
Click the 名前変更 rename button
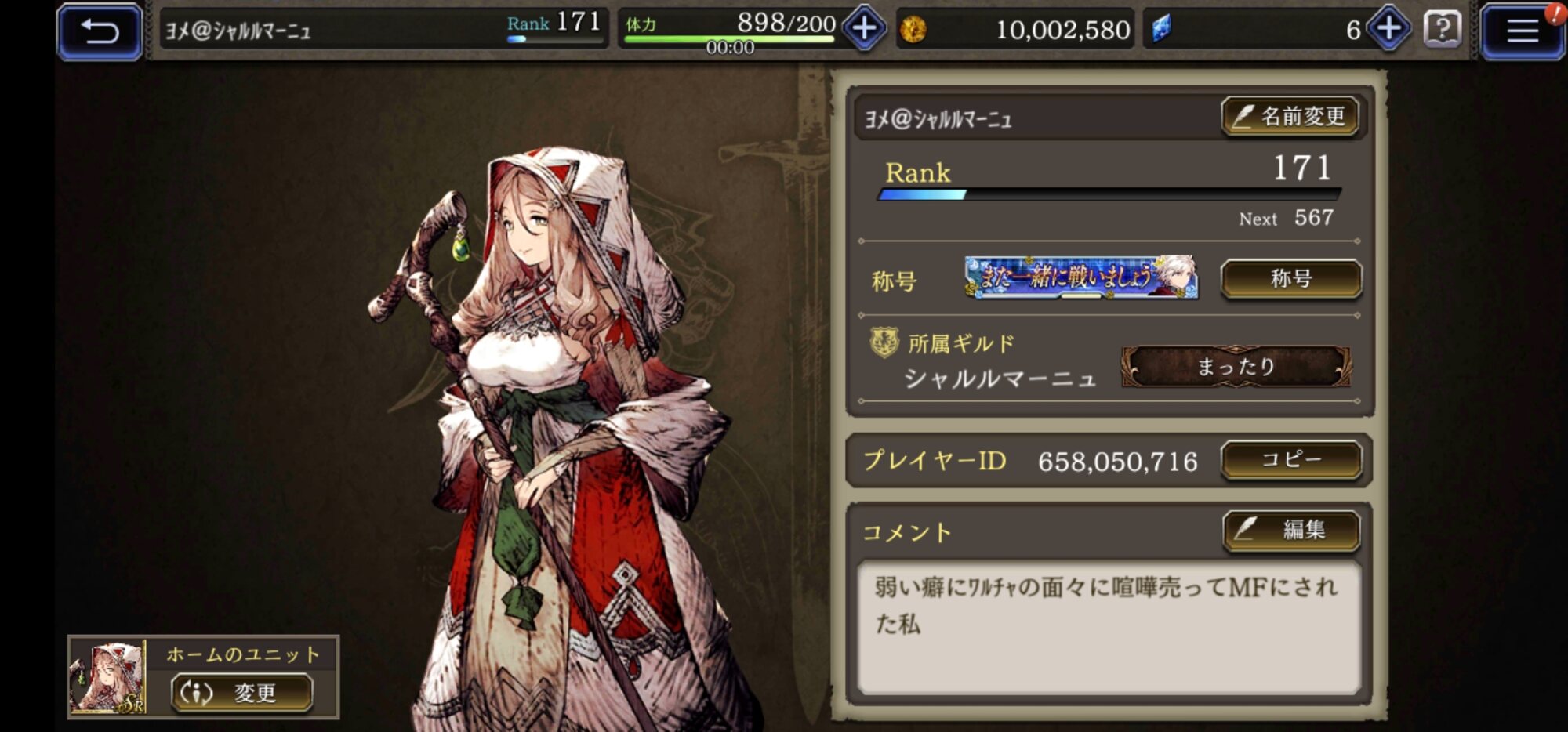point(1290,117)
